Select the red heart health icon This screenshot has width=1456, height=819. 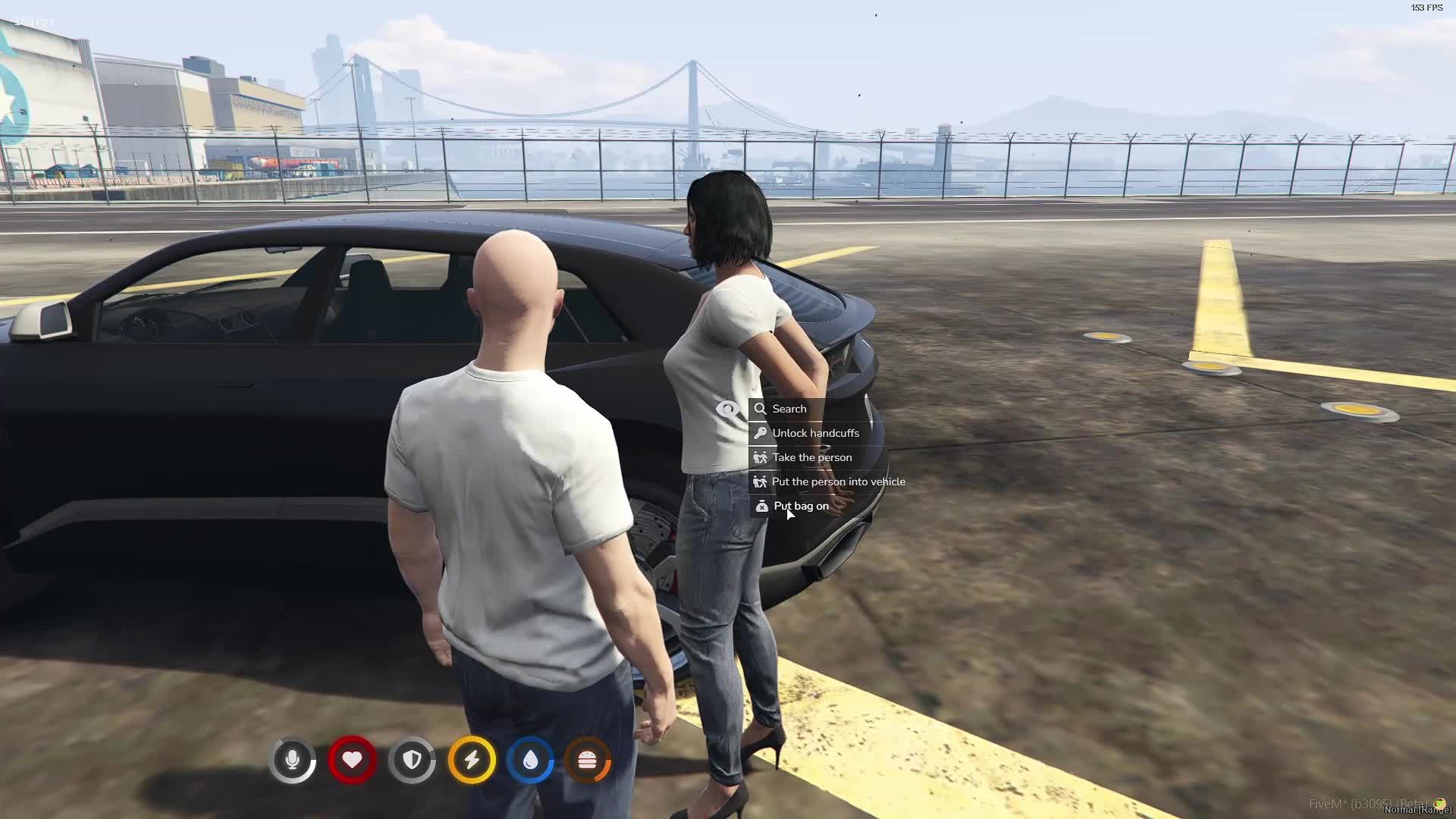pos(352,759)
